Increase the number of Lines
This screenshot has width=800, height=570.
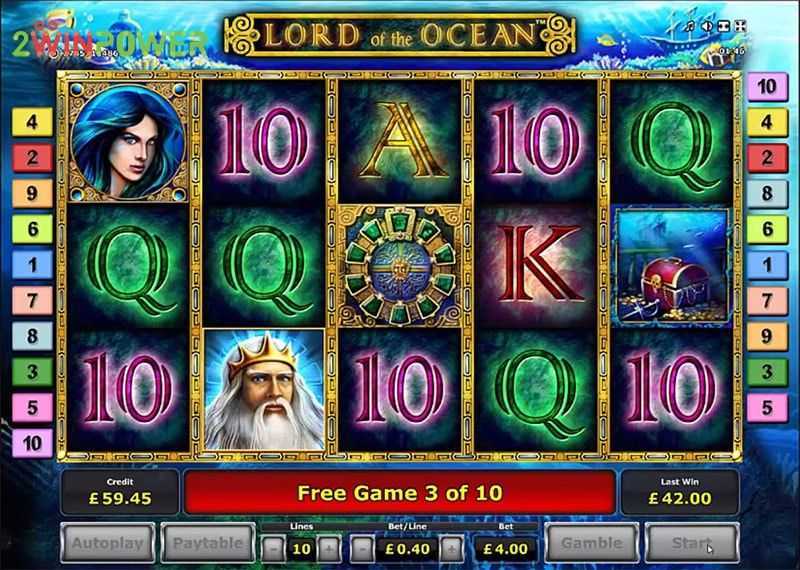tap(330, 548)
